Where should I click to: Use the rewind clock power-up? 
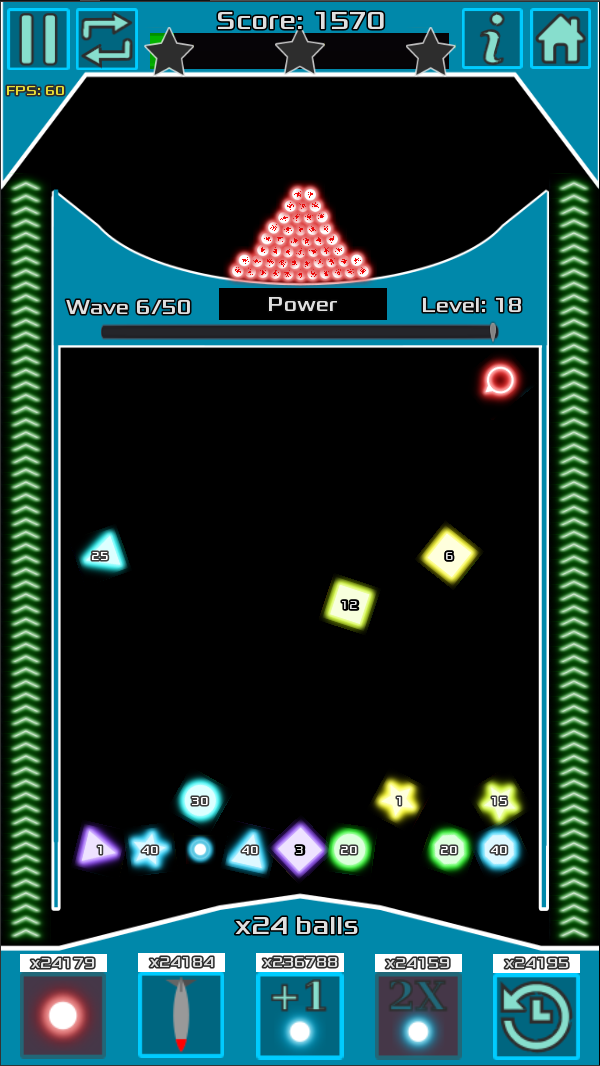(536, 1016)
